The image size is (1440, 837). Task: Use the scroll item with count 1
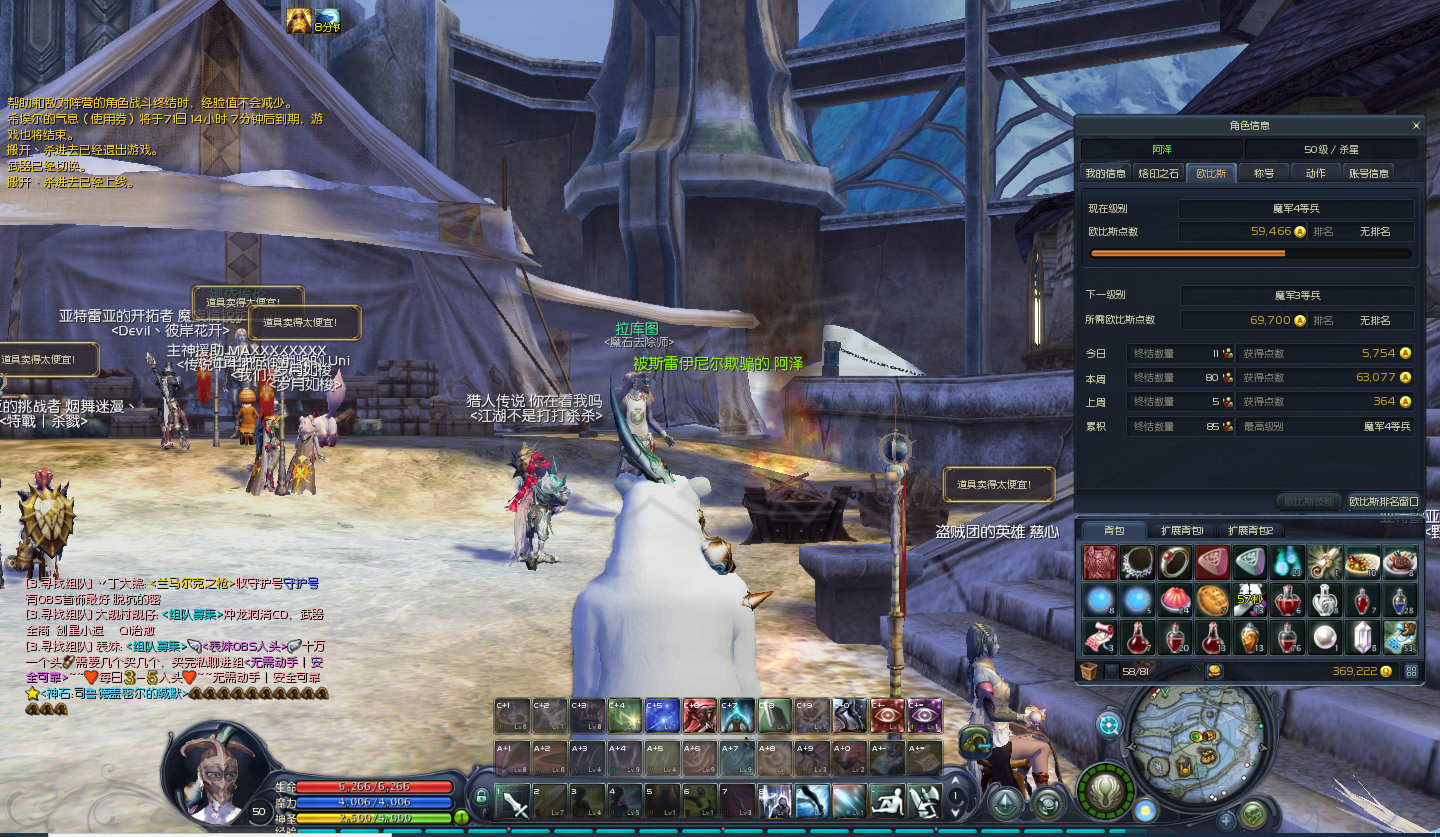click(1325, 563)
